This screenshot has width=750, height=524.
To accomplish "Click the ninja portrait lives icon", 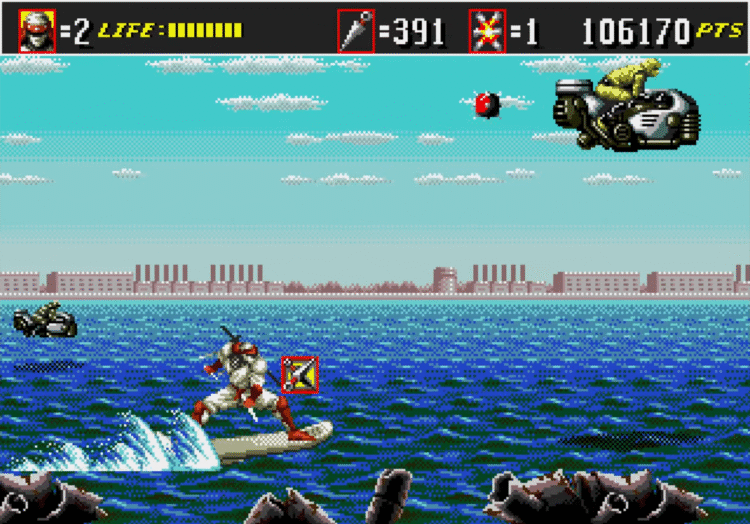I will [x=37, y=31].
